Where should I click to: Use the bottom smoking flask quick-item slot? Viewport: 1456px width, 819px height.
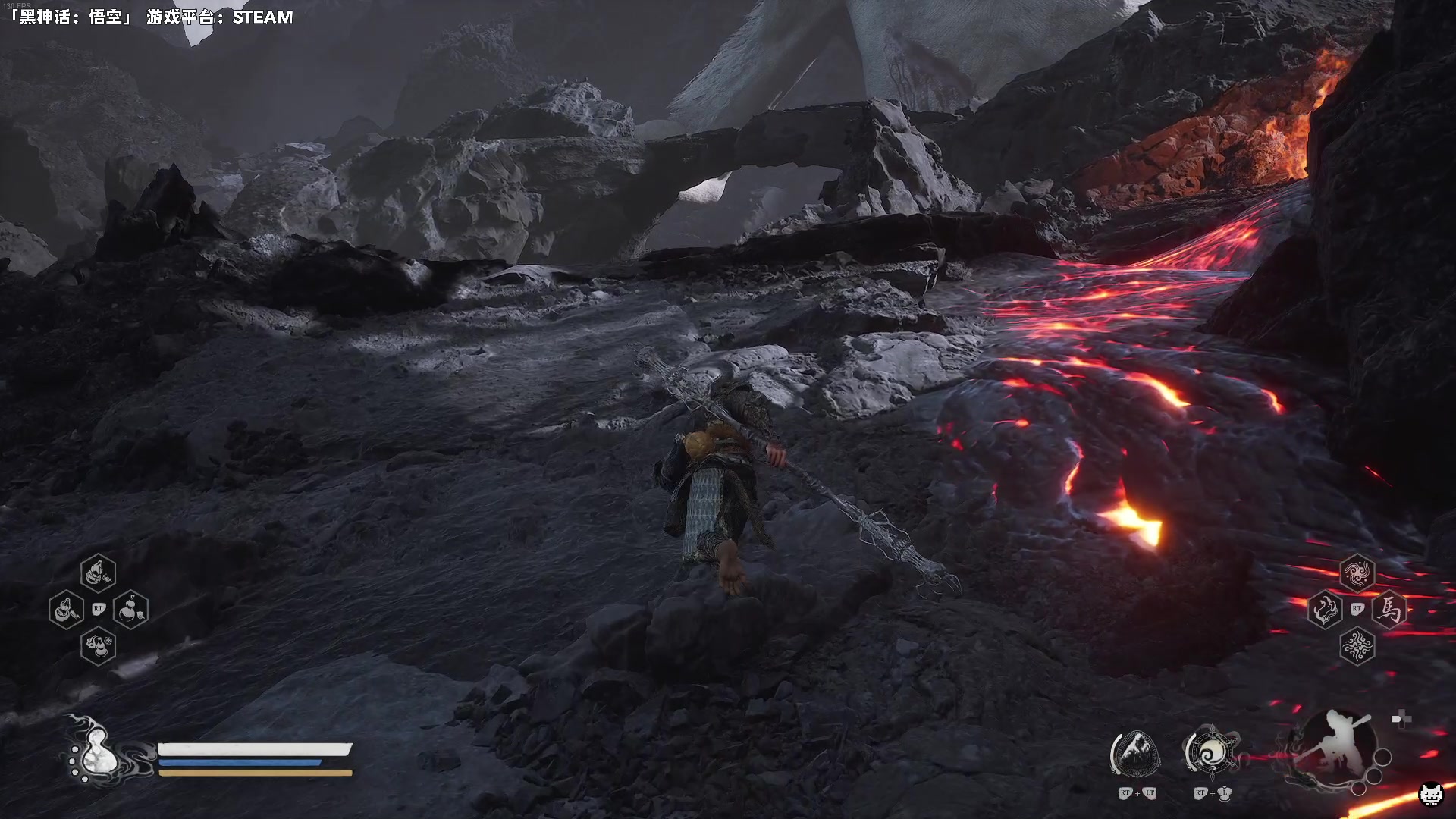pyautogui.click(x=99, y=646)
